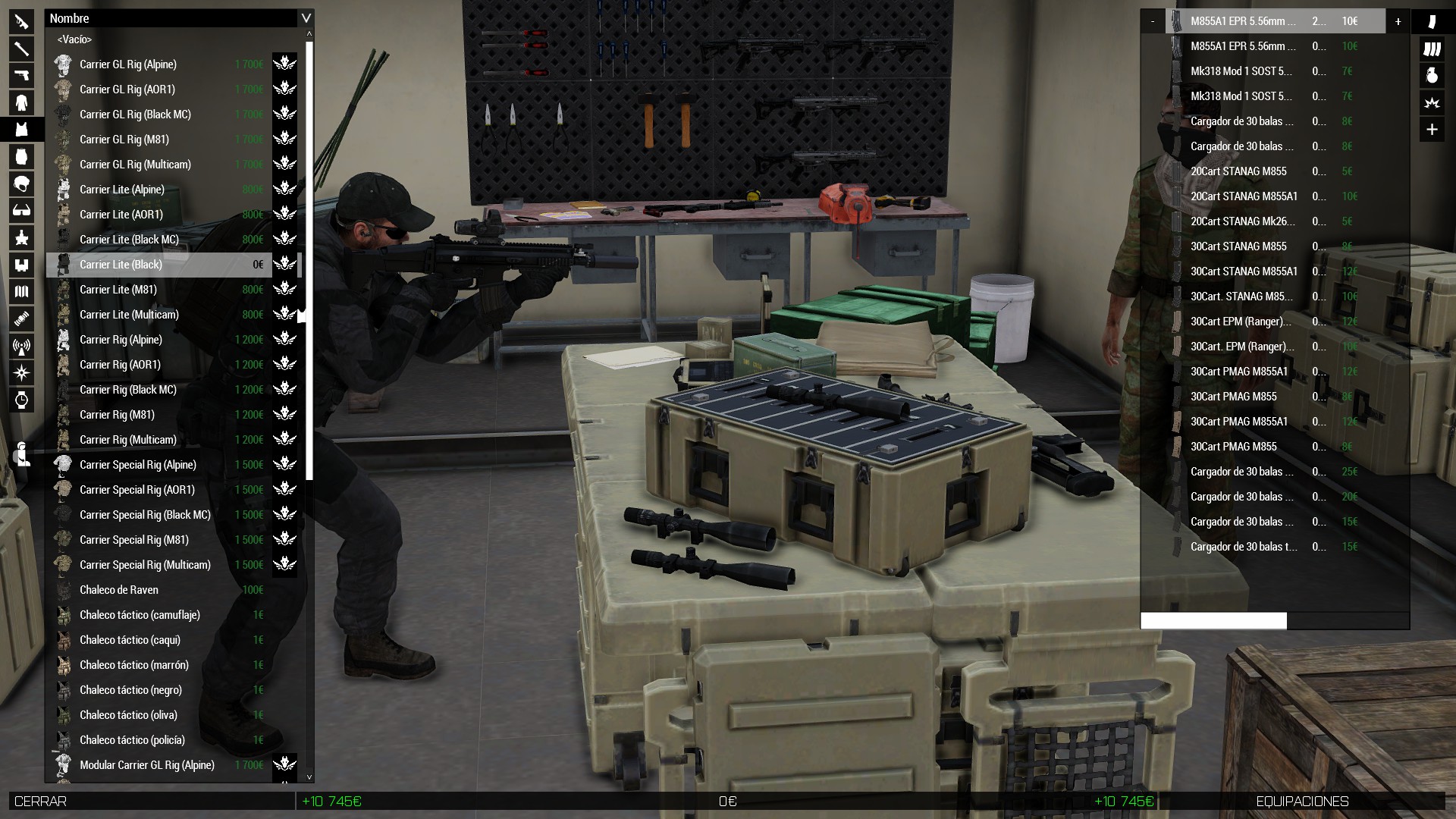The image size is (1456, 819).
Task: Select the Carrier GL Rig (Alpine) vest
Action: coord(128,64)
